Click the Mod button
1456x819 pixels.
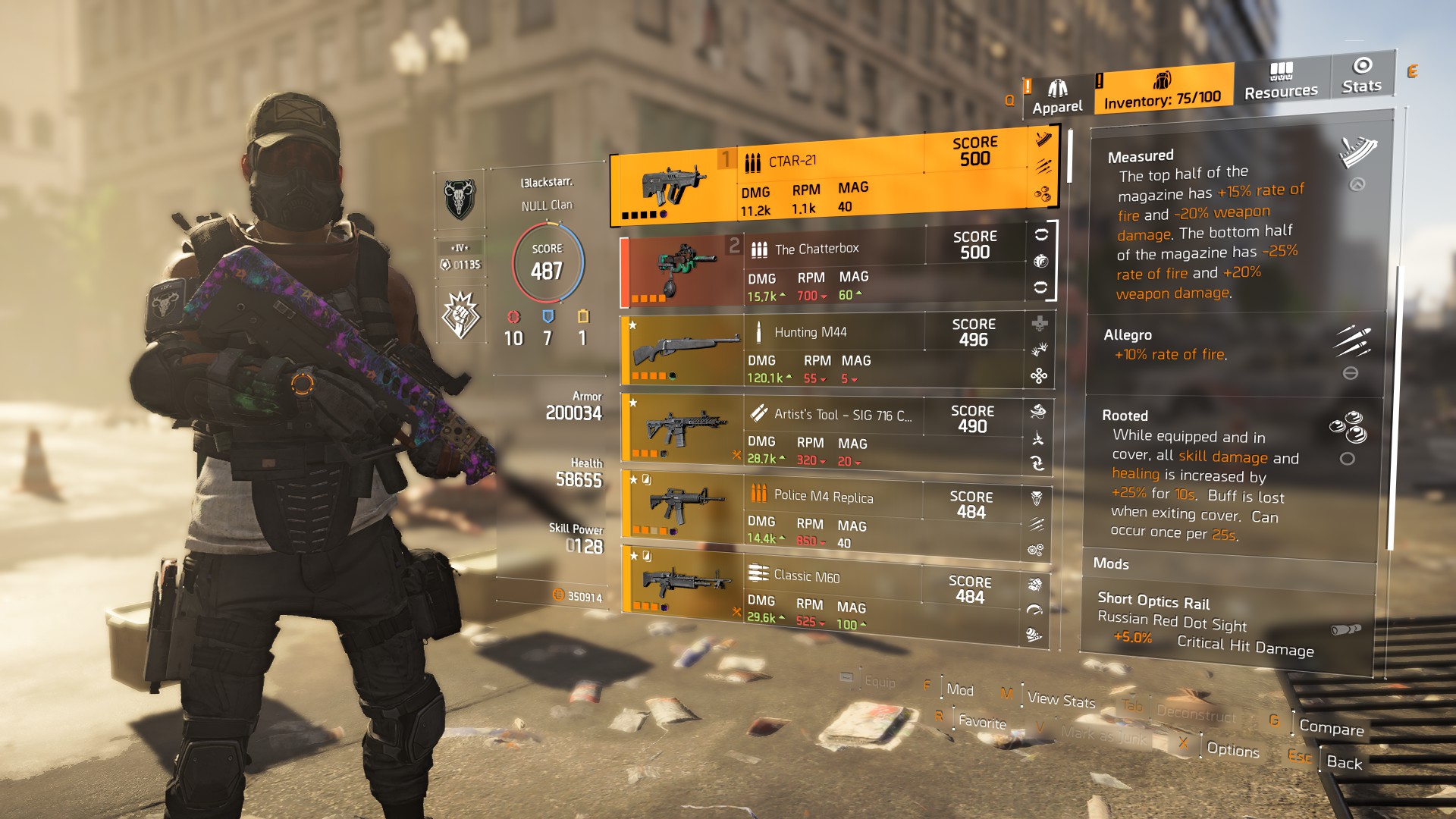pyautogui.click(x=959, y=690)
